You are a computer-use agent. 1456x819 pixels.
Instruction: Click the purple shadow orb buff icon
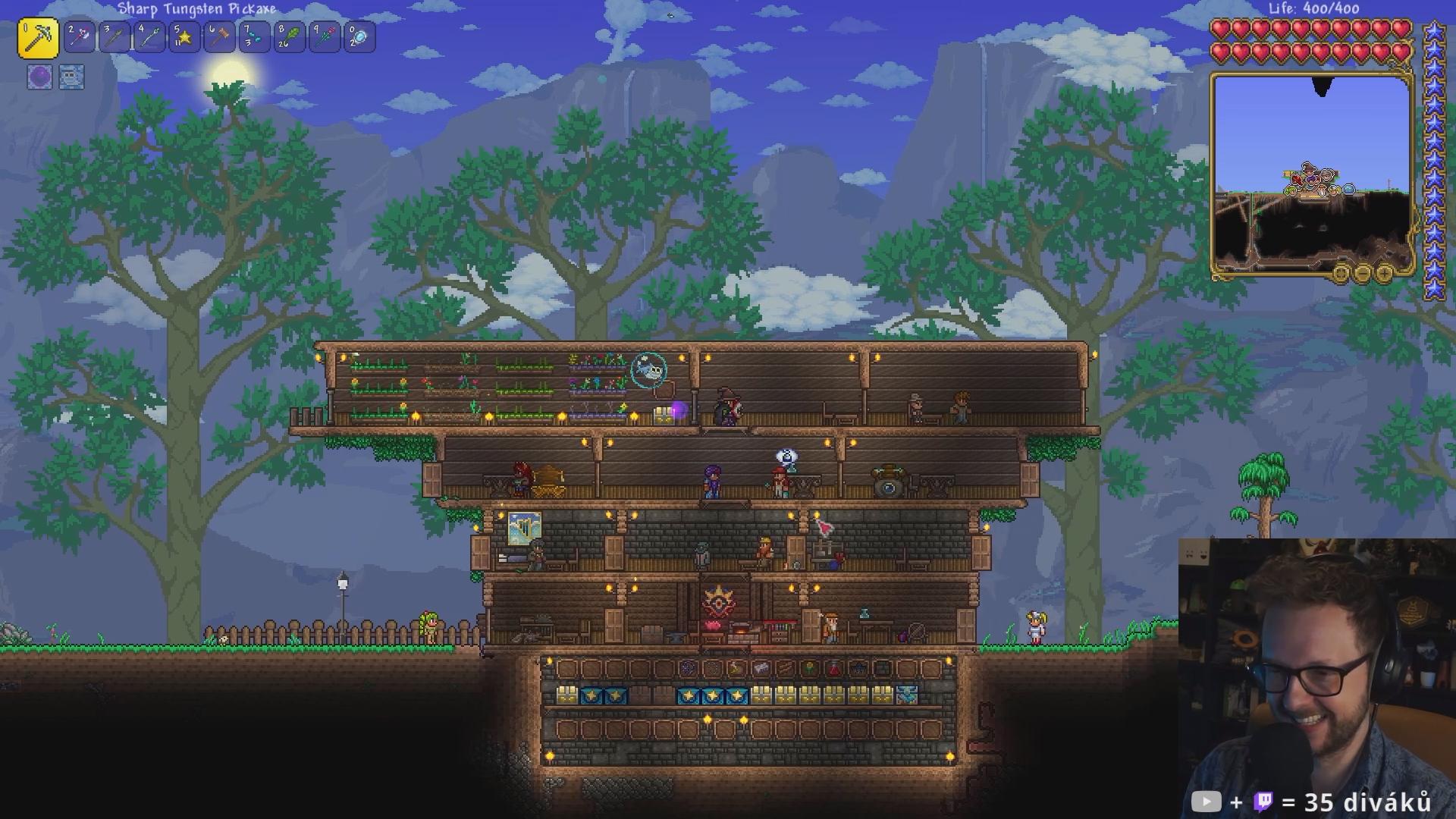[x=39, y=77]
